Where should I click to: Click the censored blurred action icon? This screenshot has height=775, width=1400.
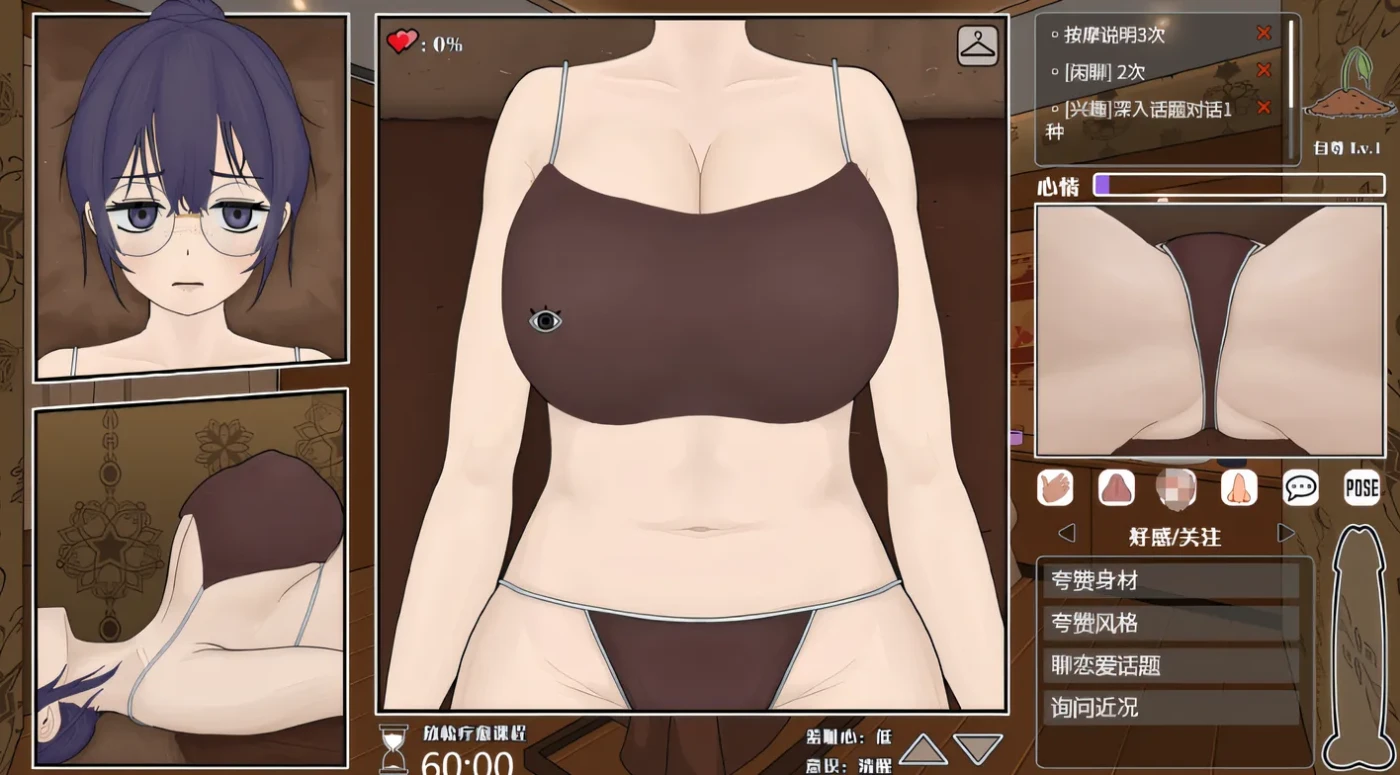1177,488
